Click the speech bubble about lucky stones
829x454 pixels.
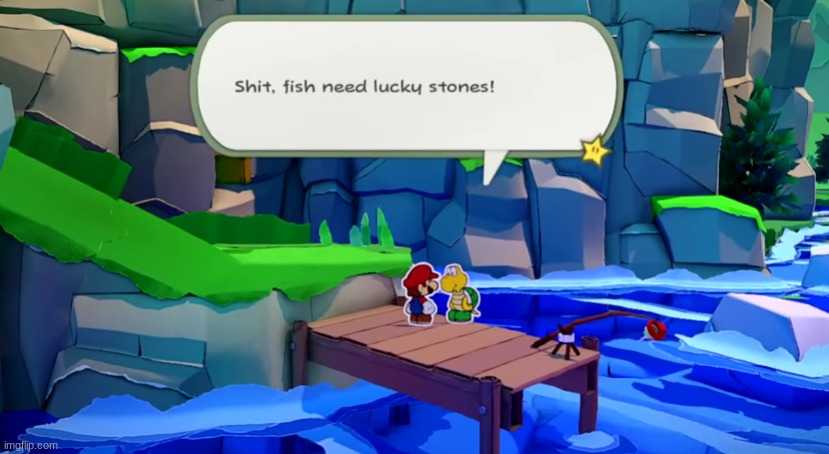pyautogui.click(x=405, y=85)
